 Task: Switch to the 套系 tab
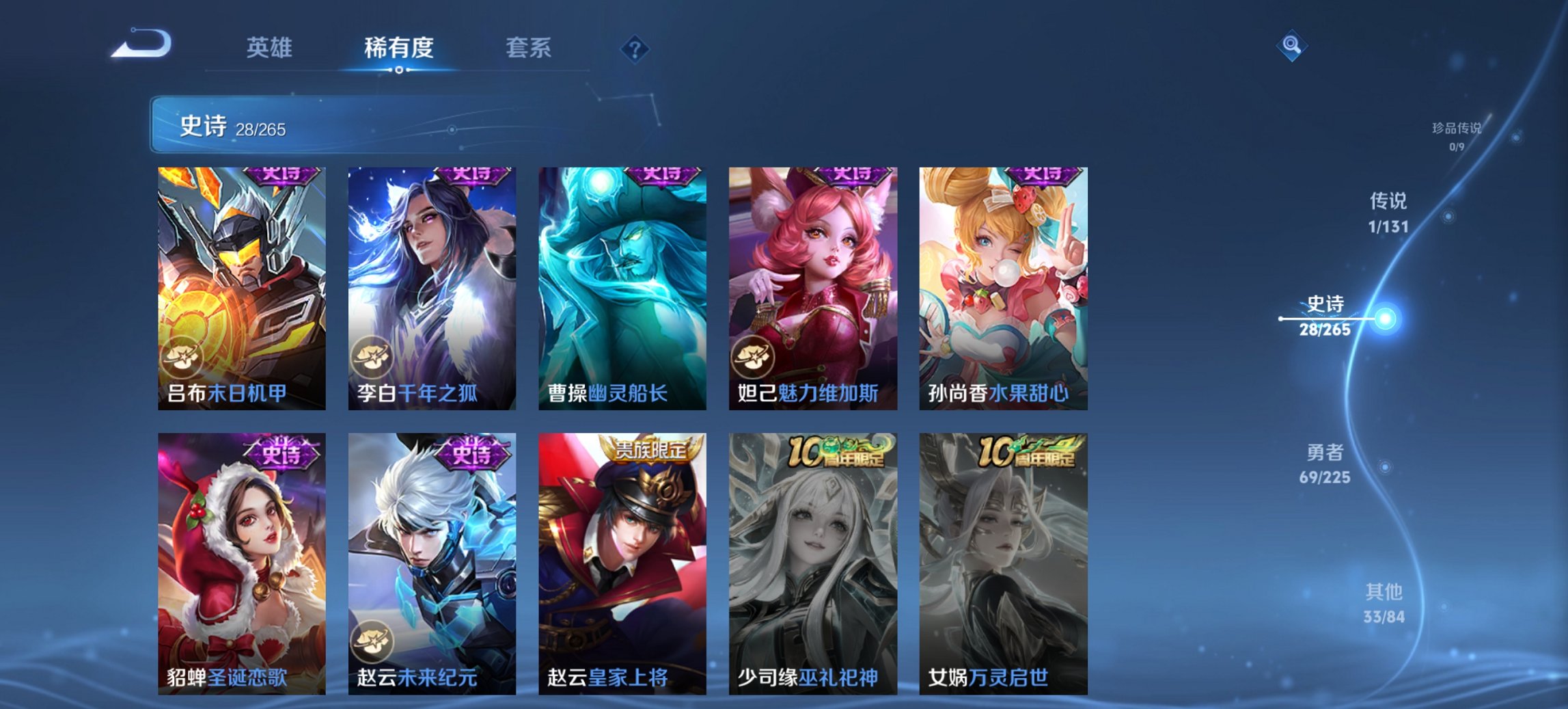529,48
